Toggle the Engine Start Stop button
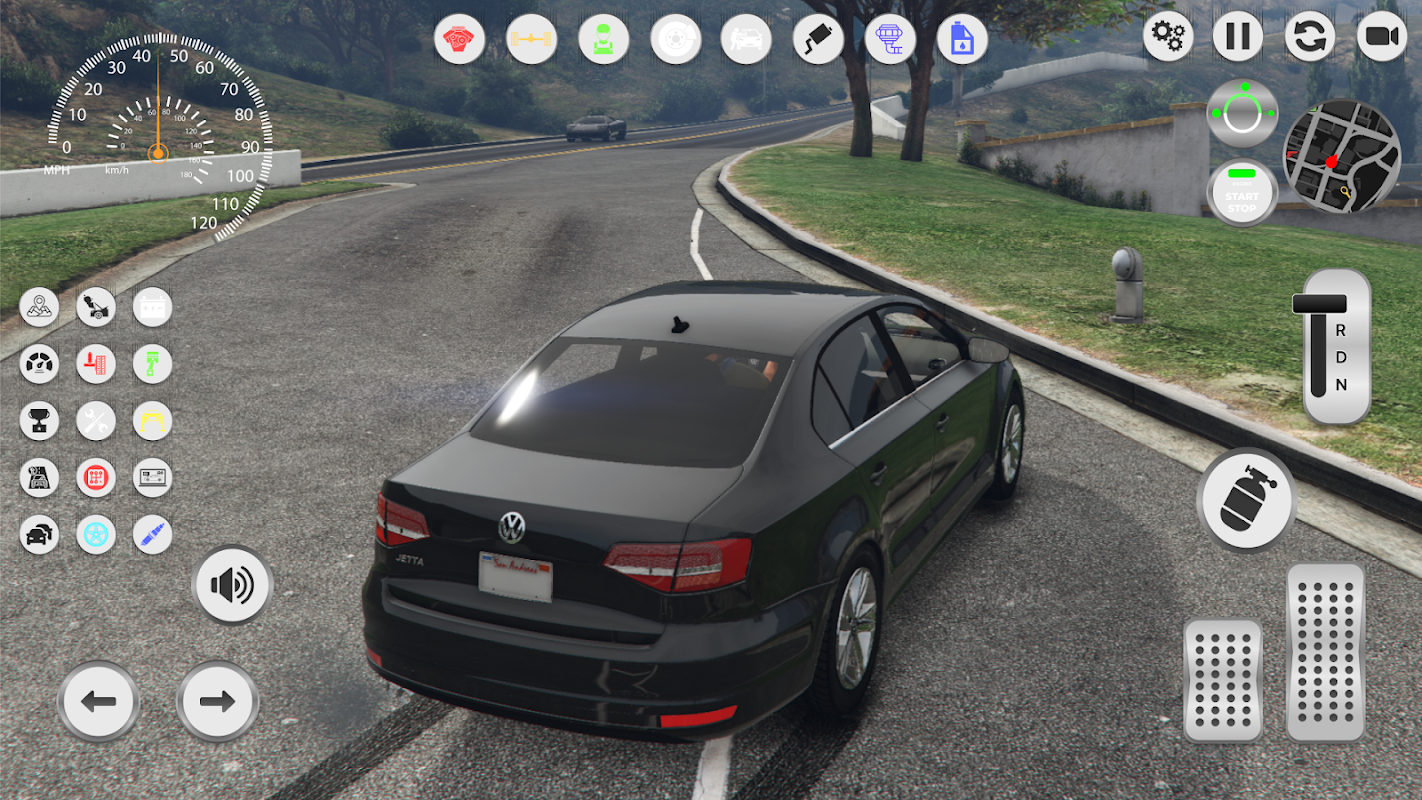The height and width of the screenshot is (800, 1422). click(x=1242, y=193)
